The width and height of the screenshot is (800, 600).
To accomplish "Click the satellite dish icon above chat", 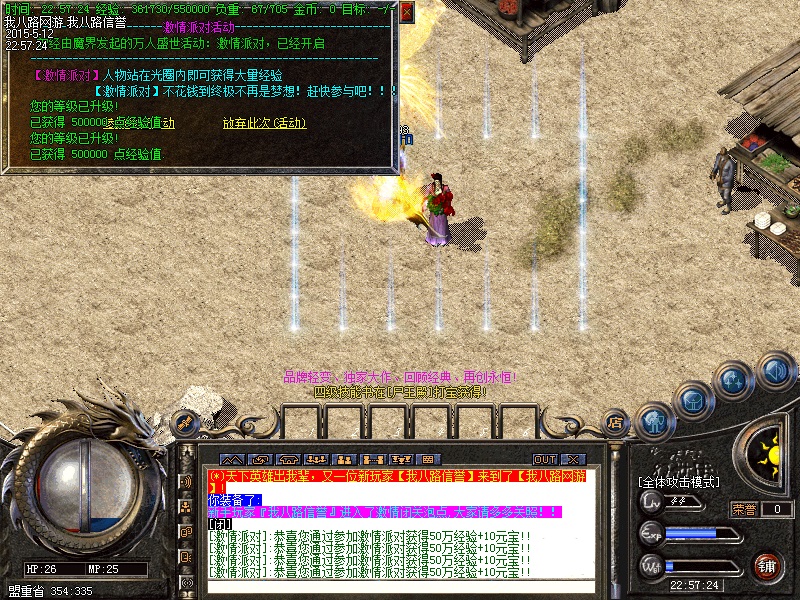I will pyautogui.click(x=186, y=424).
